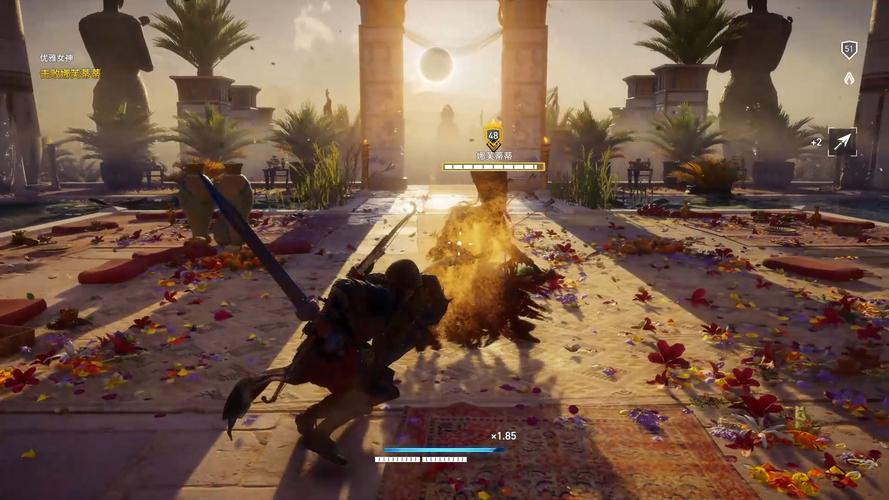Select the level 48 enemy target marker
Image resolution: width=889 pixels, height=500 pixels.
point(493,136)
